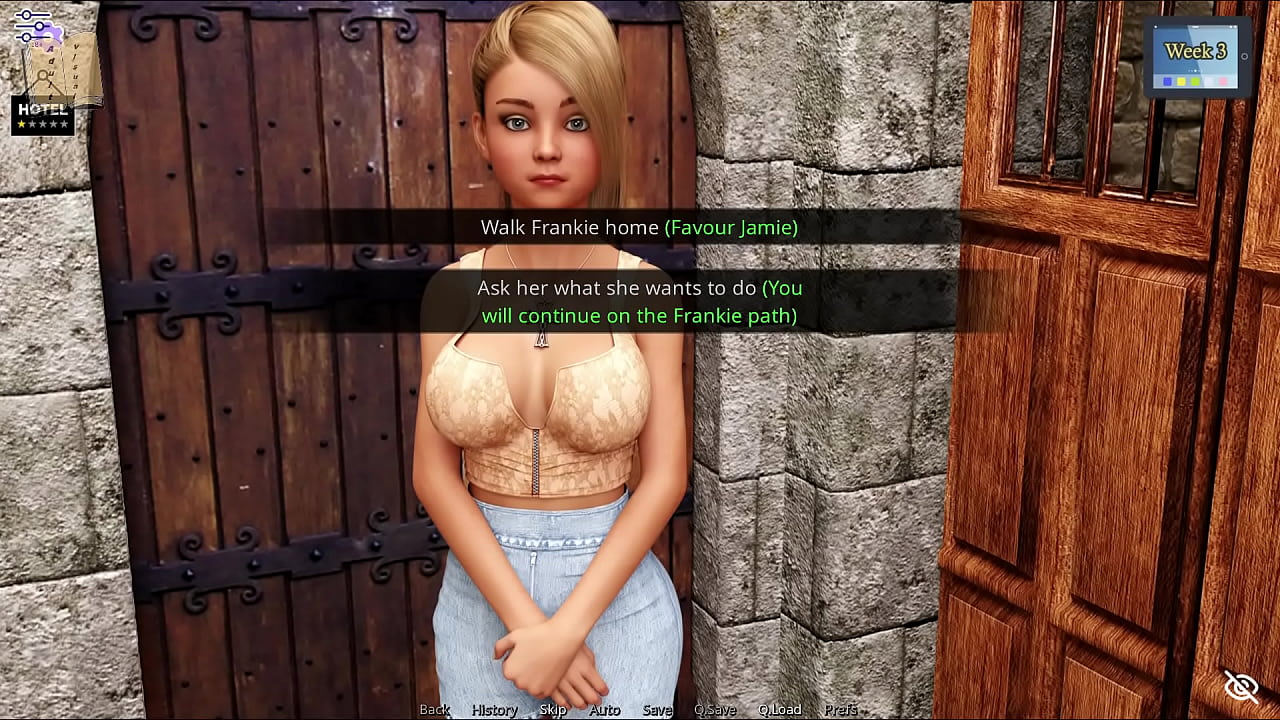Quick load with Q.Load
This screenshot has height=720, width=1280.
click(x=779, y=709)
